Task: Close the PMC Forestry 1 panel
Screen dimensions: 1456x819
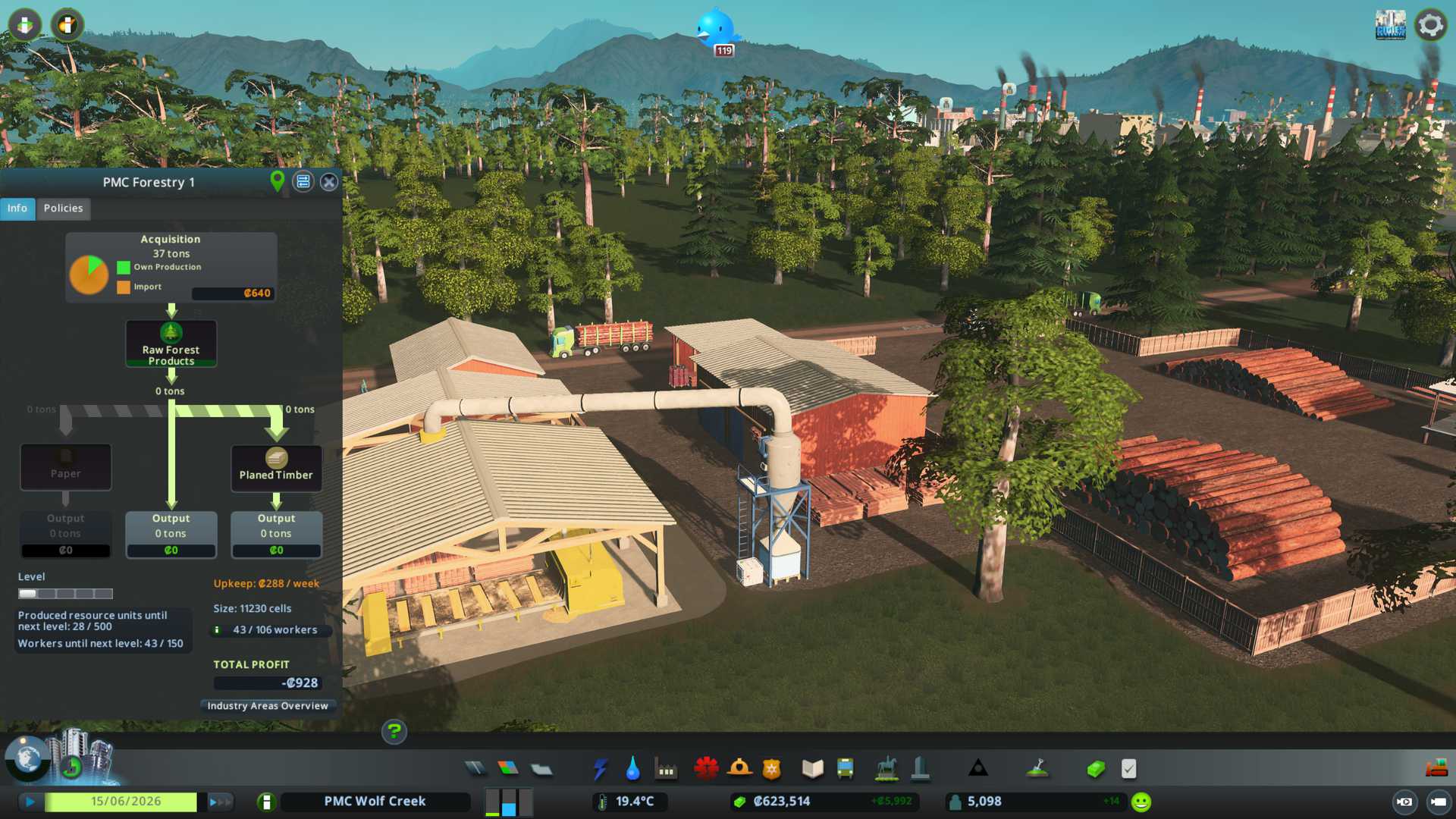Action: (x=328, y=182)
